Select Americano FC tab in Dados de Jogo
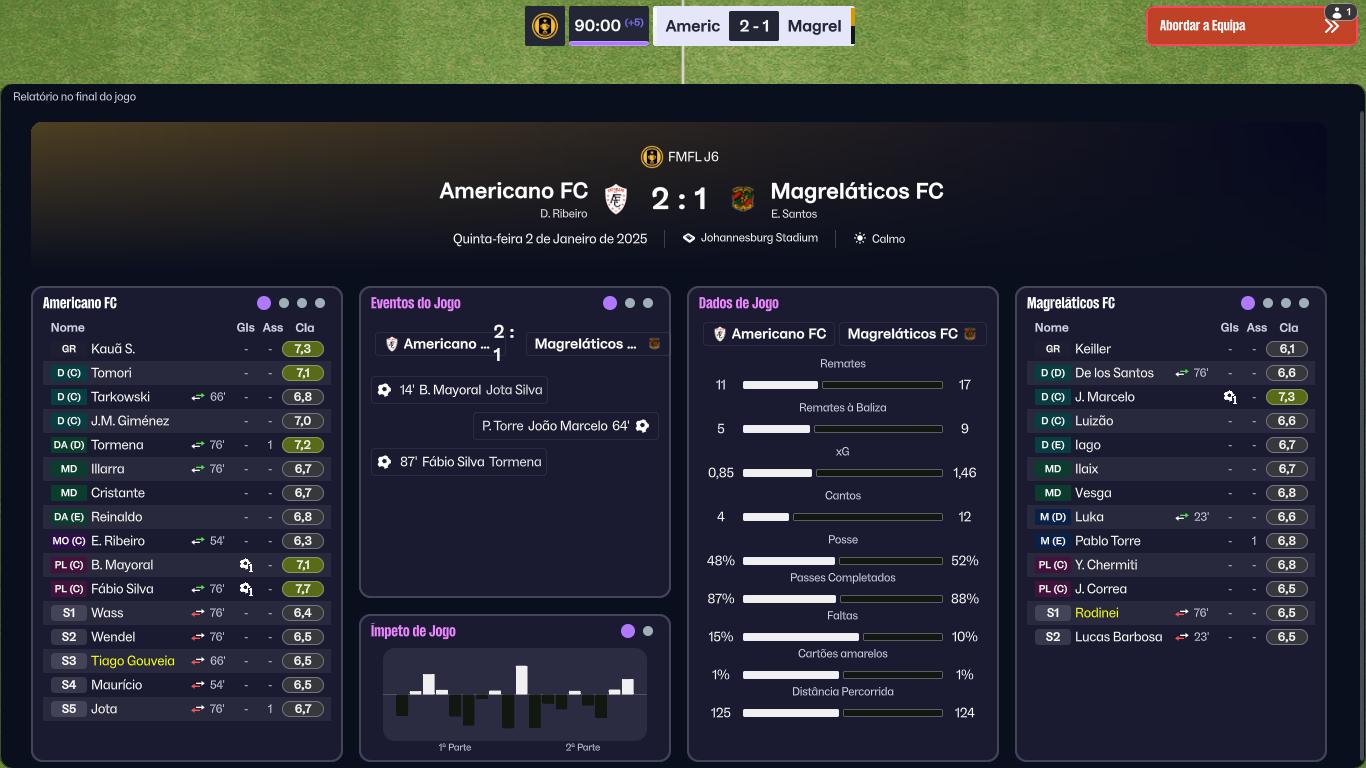Image resolution: width=1366 pixels, height=768 pixels. pyautogui.click(x=769, y=334)
